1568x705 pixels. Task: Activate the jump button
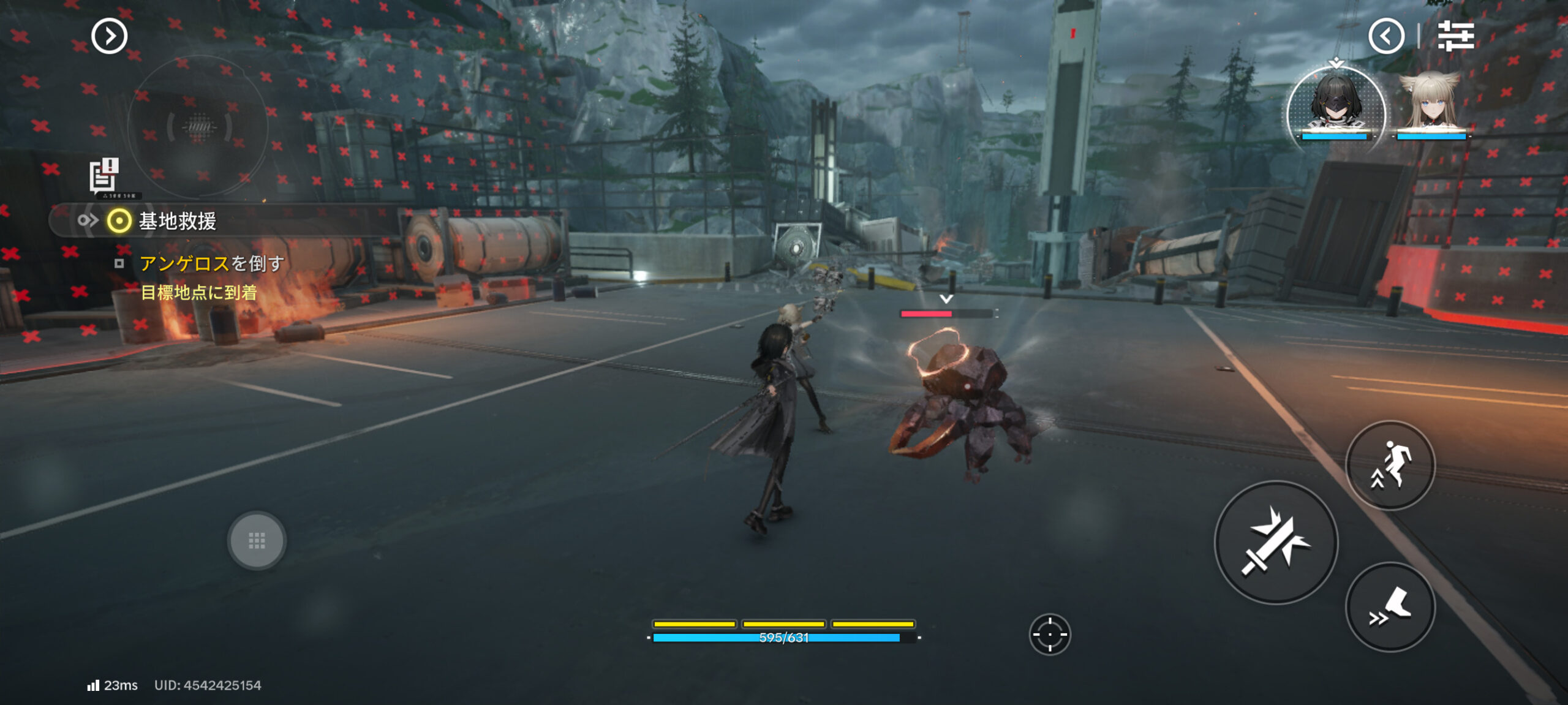click(1390, 466)
